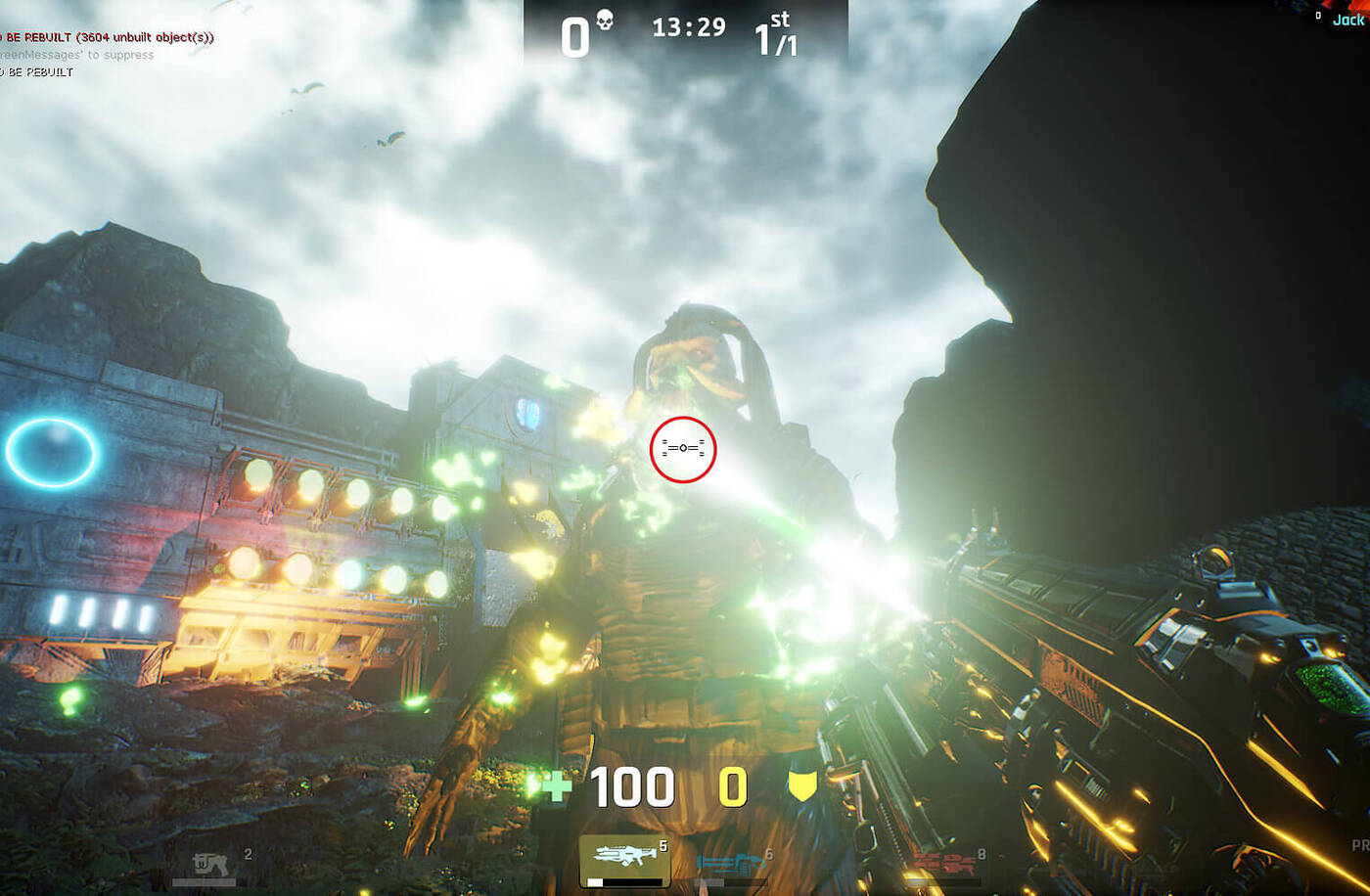Expand the suppress messages notice
Viewport: 1370px width, 896px height.
click(76, 55)
